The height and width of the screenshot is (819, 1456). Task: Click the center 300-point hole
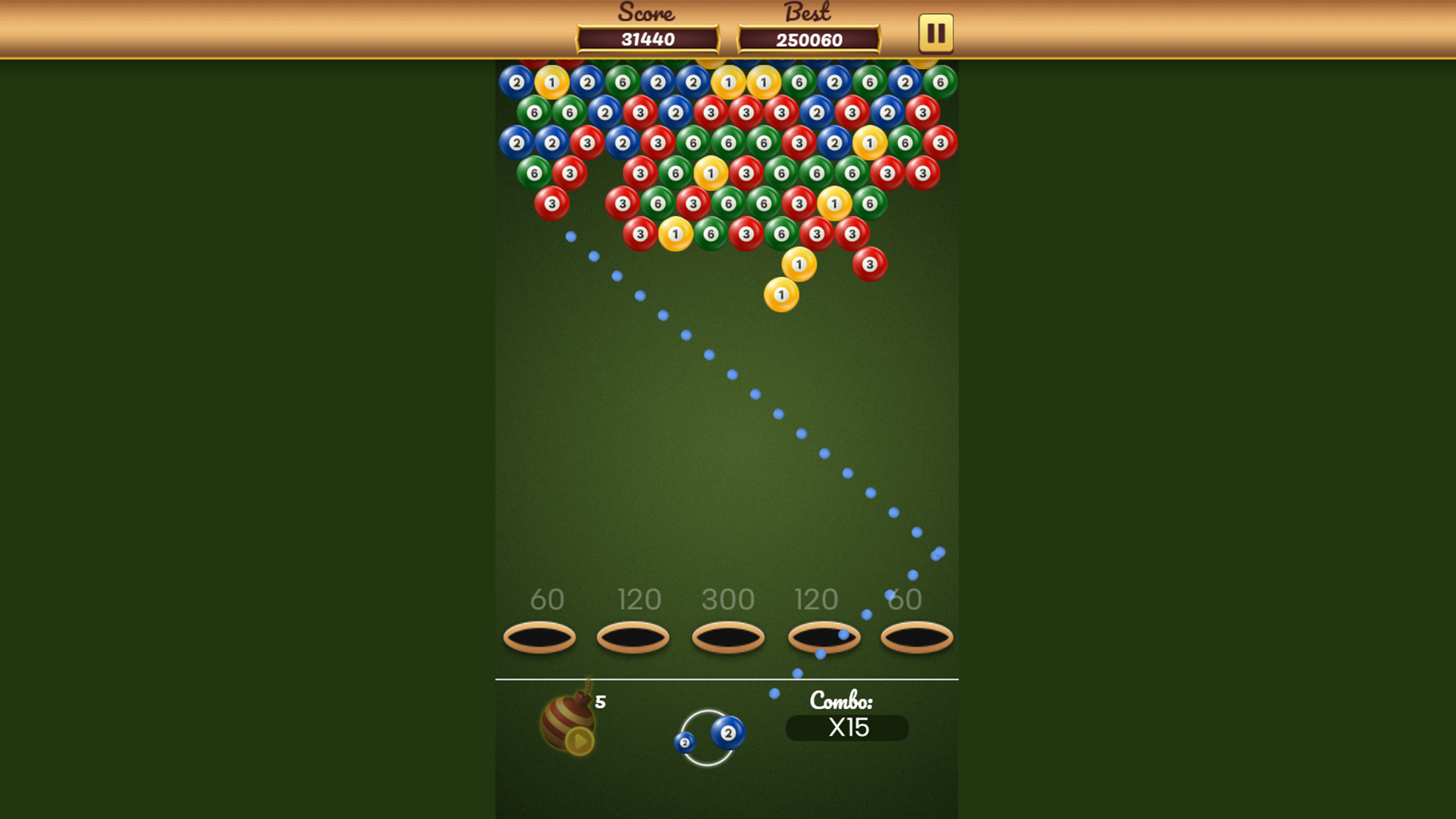pyautogui.click(x=727, y=637)
